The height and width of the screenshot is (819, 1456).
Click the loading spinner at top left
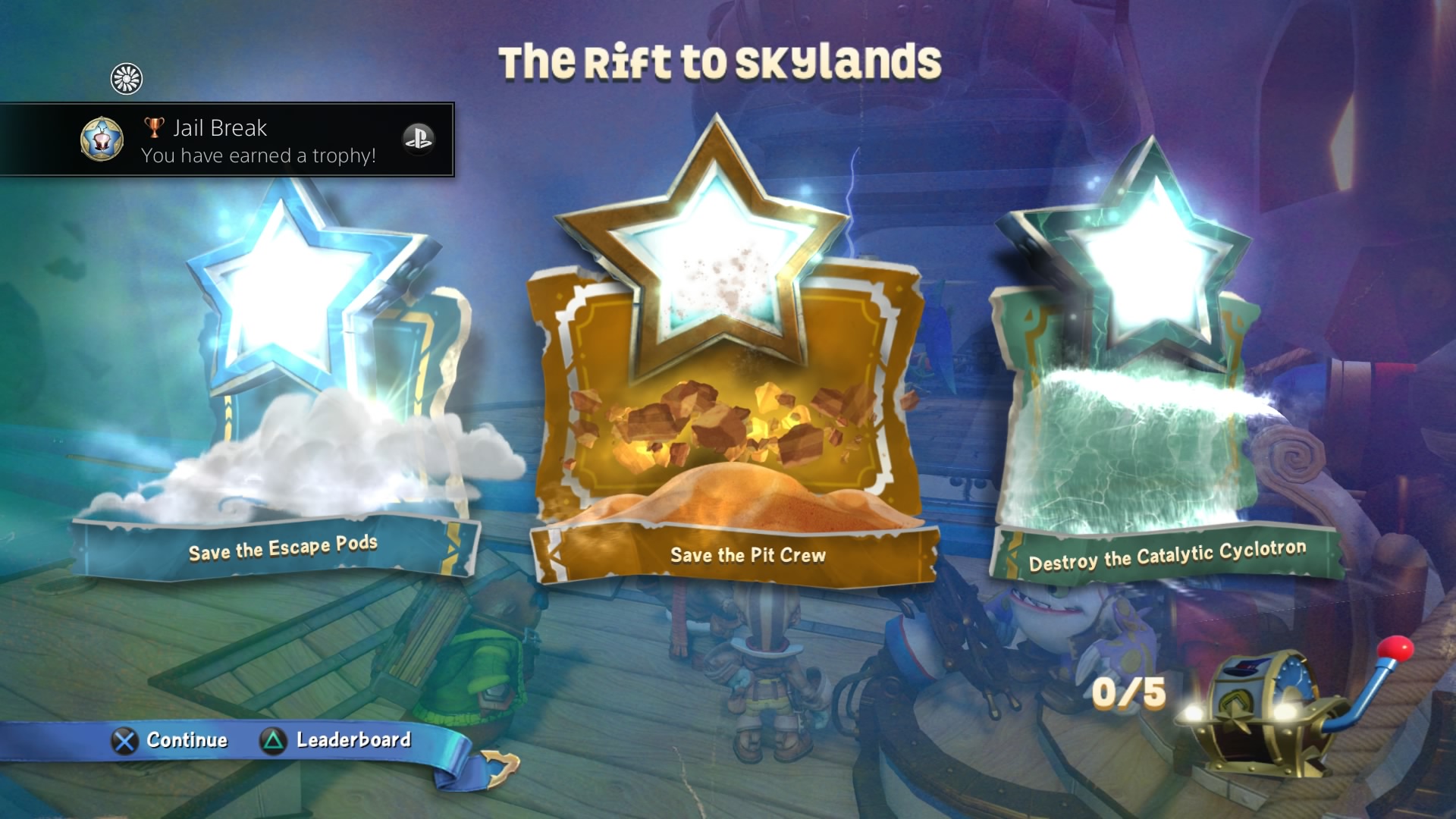pyautogui.click(x=127, y=78)
